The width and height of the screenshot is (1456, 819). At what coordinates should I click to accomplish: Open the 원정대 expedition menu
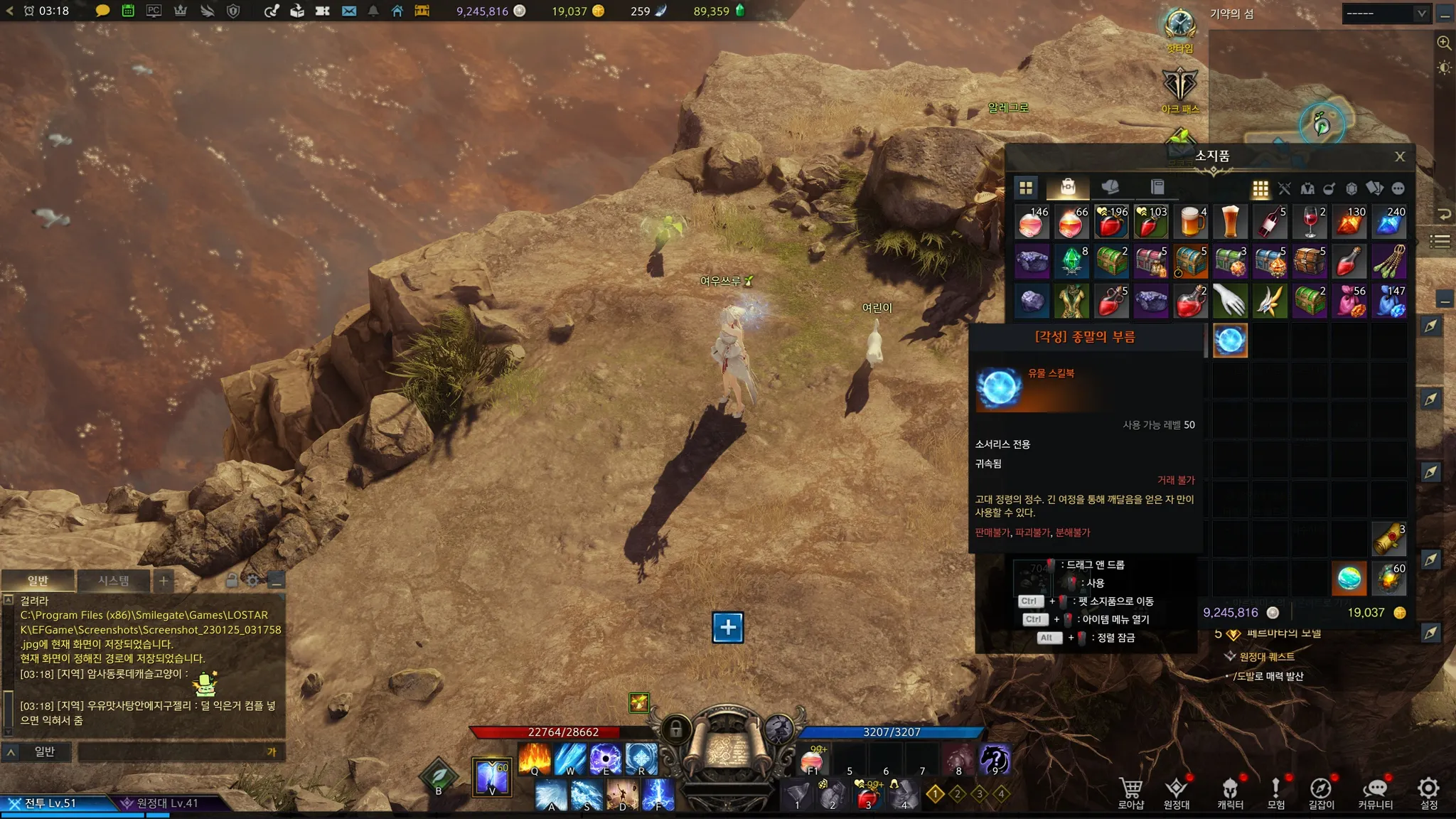(1177, 793)
